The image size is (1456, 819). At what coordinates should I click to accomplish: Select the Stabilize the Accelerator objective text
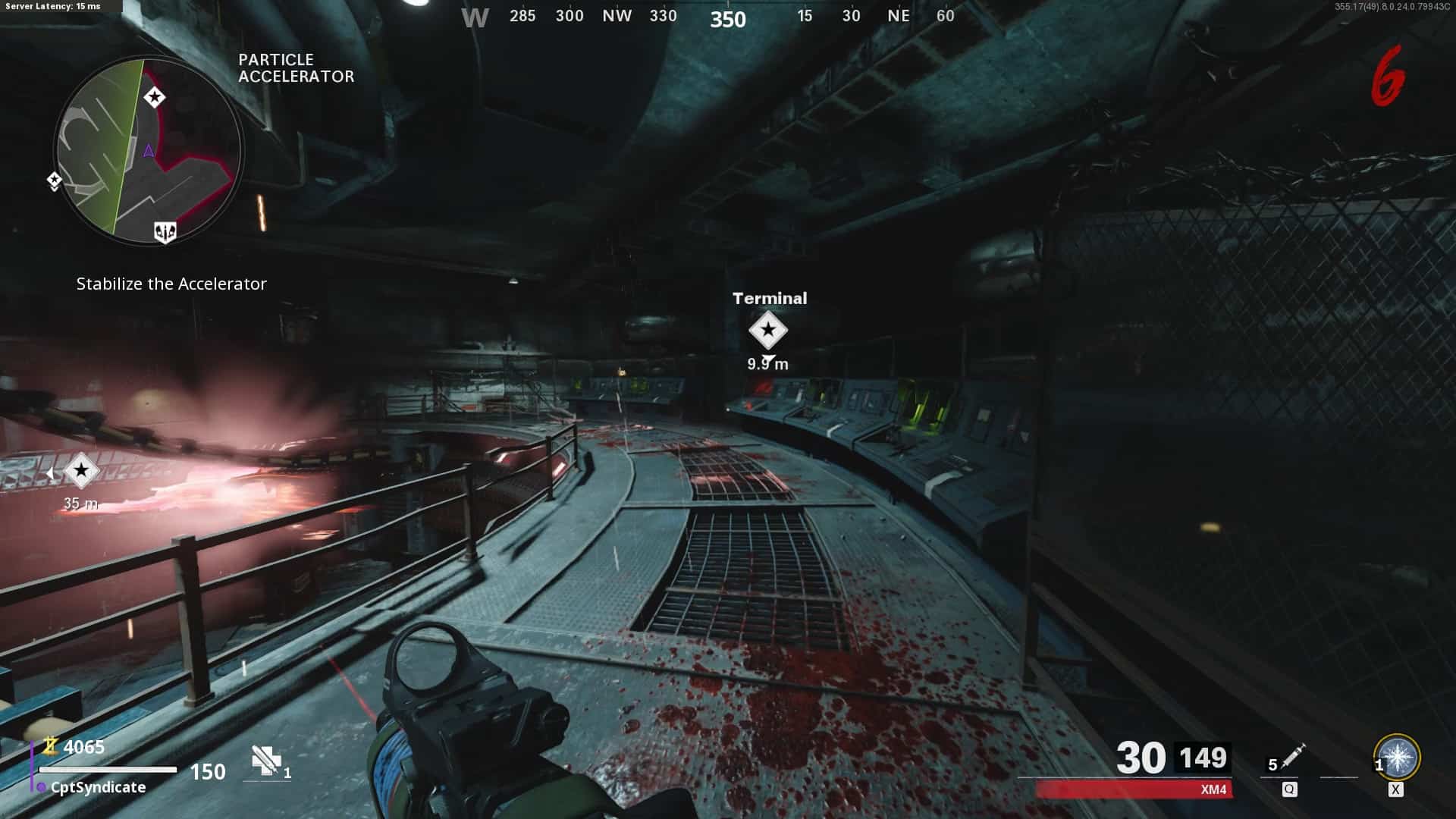point(171,284)
